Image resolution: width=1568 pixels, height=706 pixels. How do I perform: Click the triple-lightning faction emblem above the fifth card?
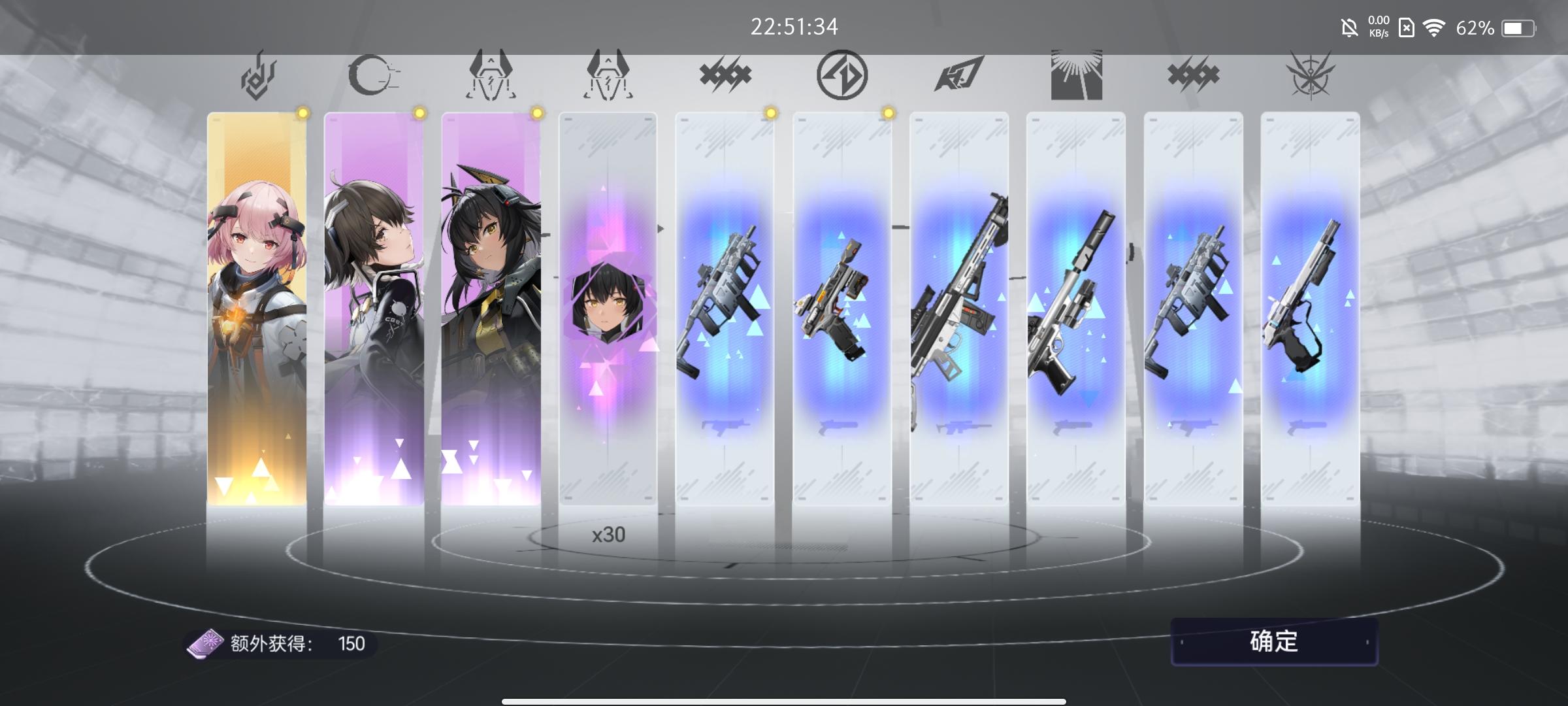click(725, 74)
